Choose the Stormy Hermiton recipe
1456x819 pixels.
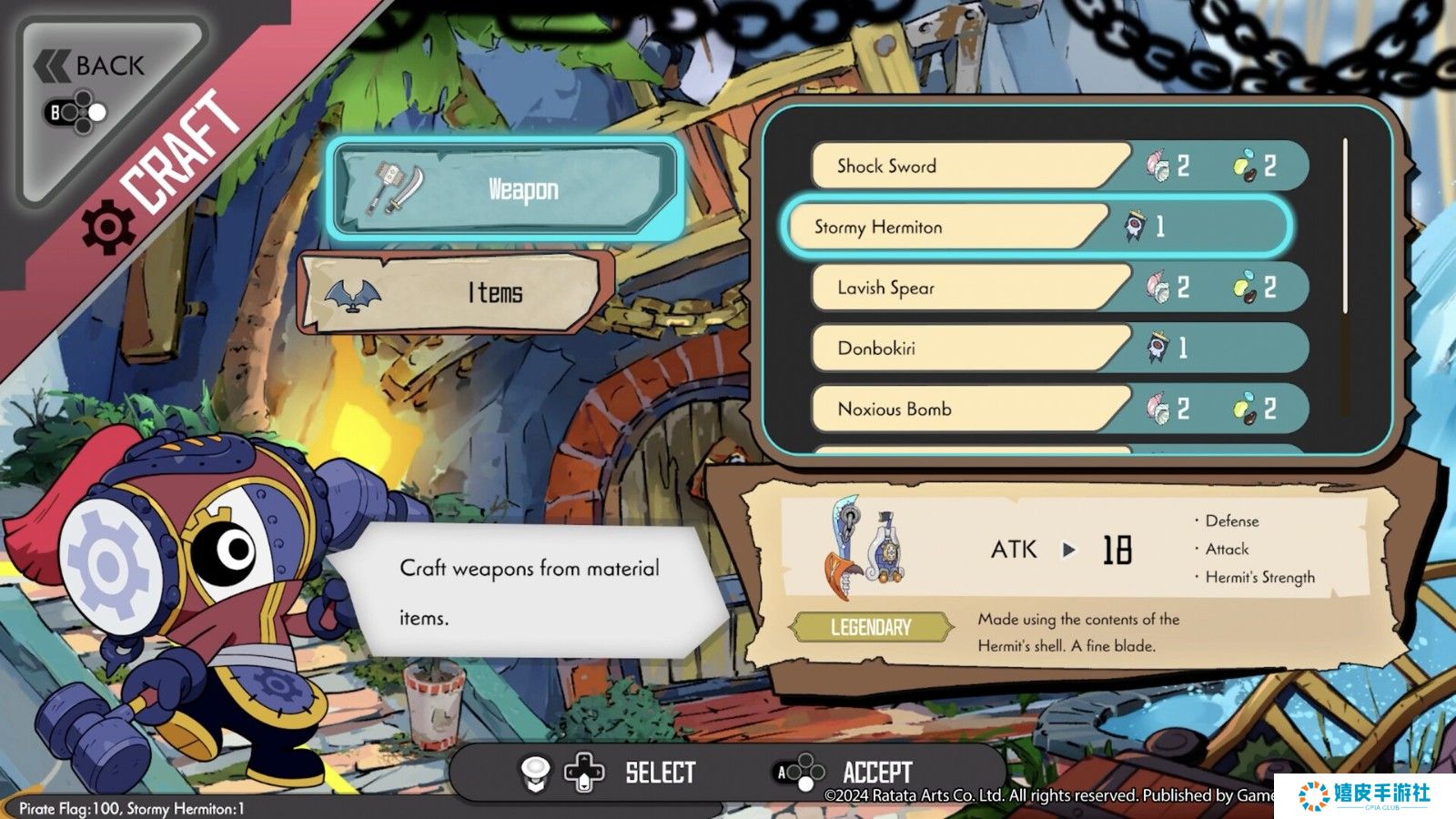(946, 227)
